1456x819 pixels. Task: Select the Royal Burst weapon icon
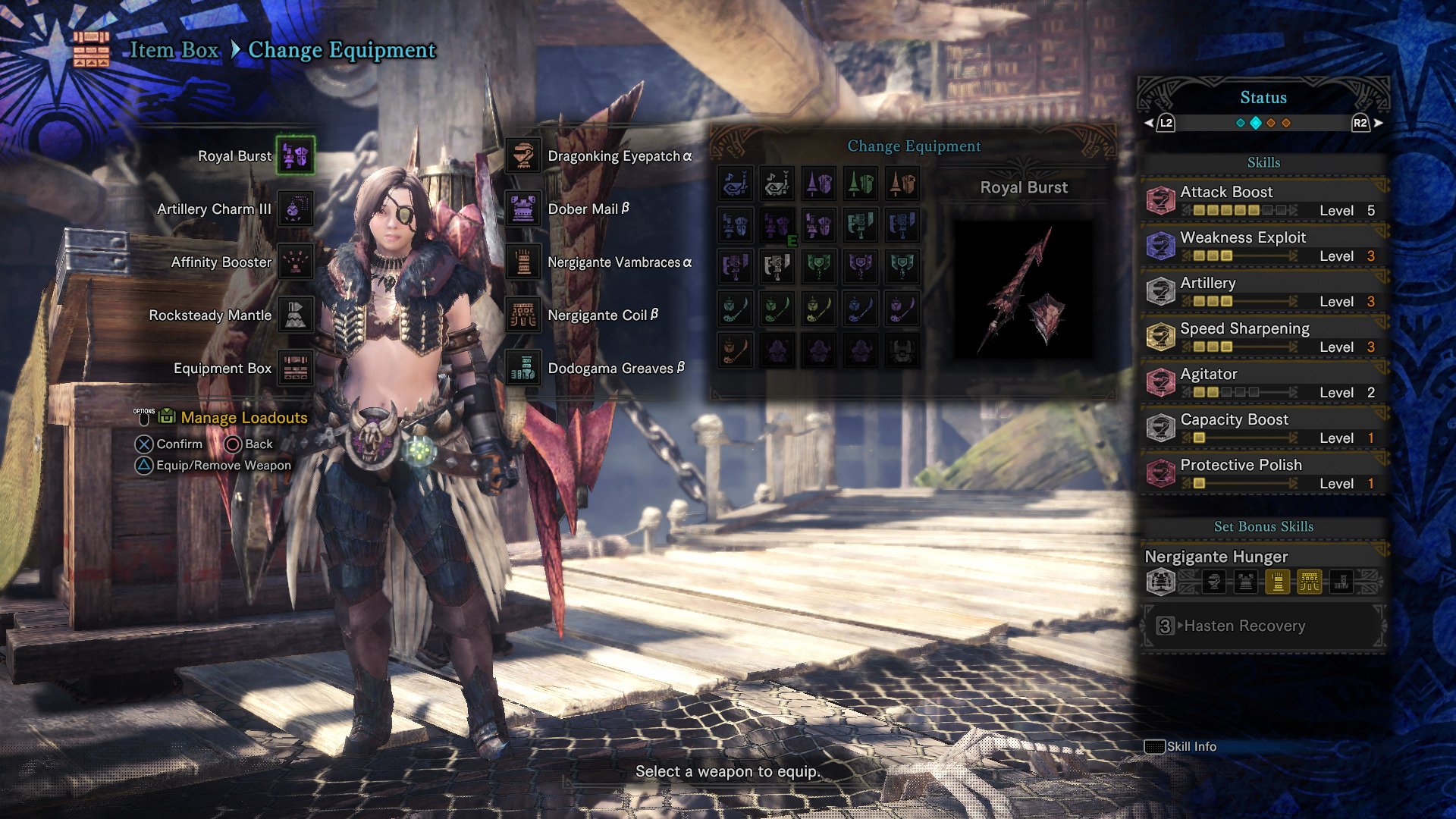coord(296,156)
